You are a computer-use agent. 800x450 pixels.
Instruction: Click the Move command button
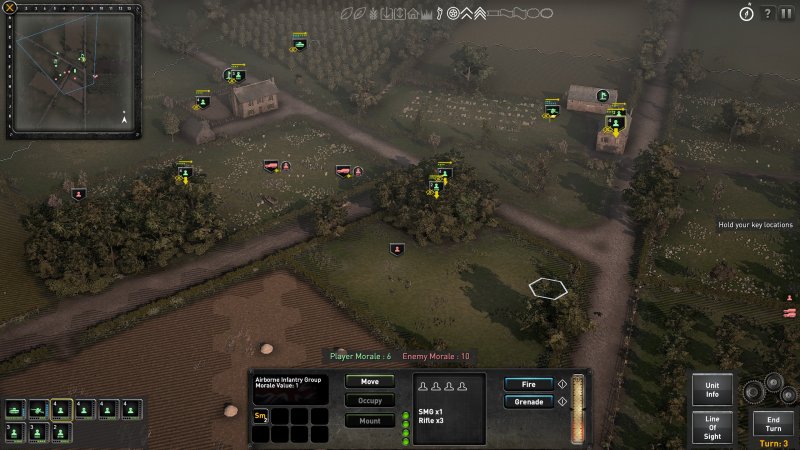point(369,381)
